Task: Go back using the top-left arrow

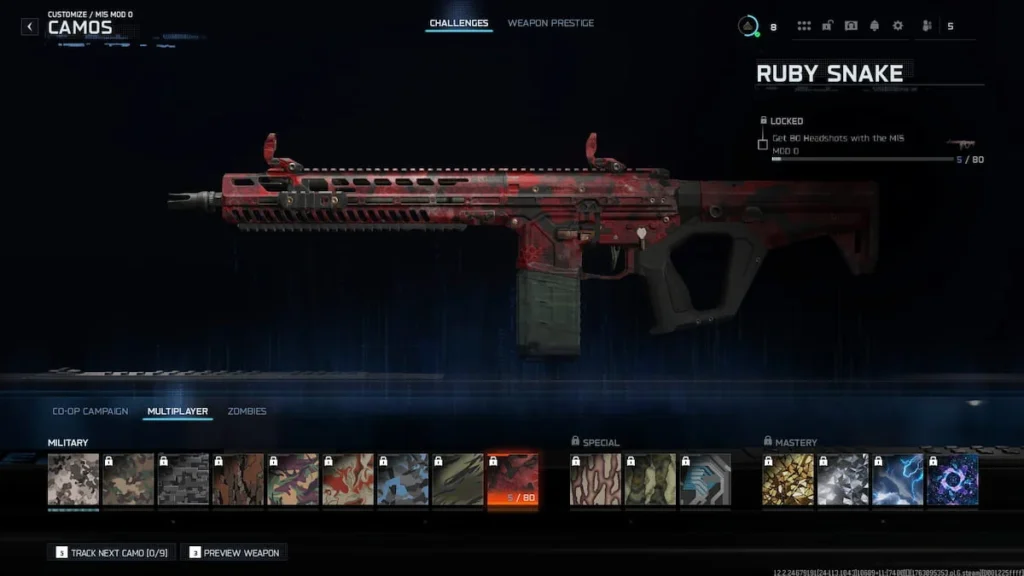Action: click(30, 27)
